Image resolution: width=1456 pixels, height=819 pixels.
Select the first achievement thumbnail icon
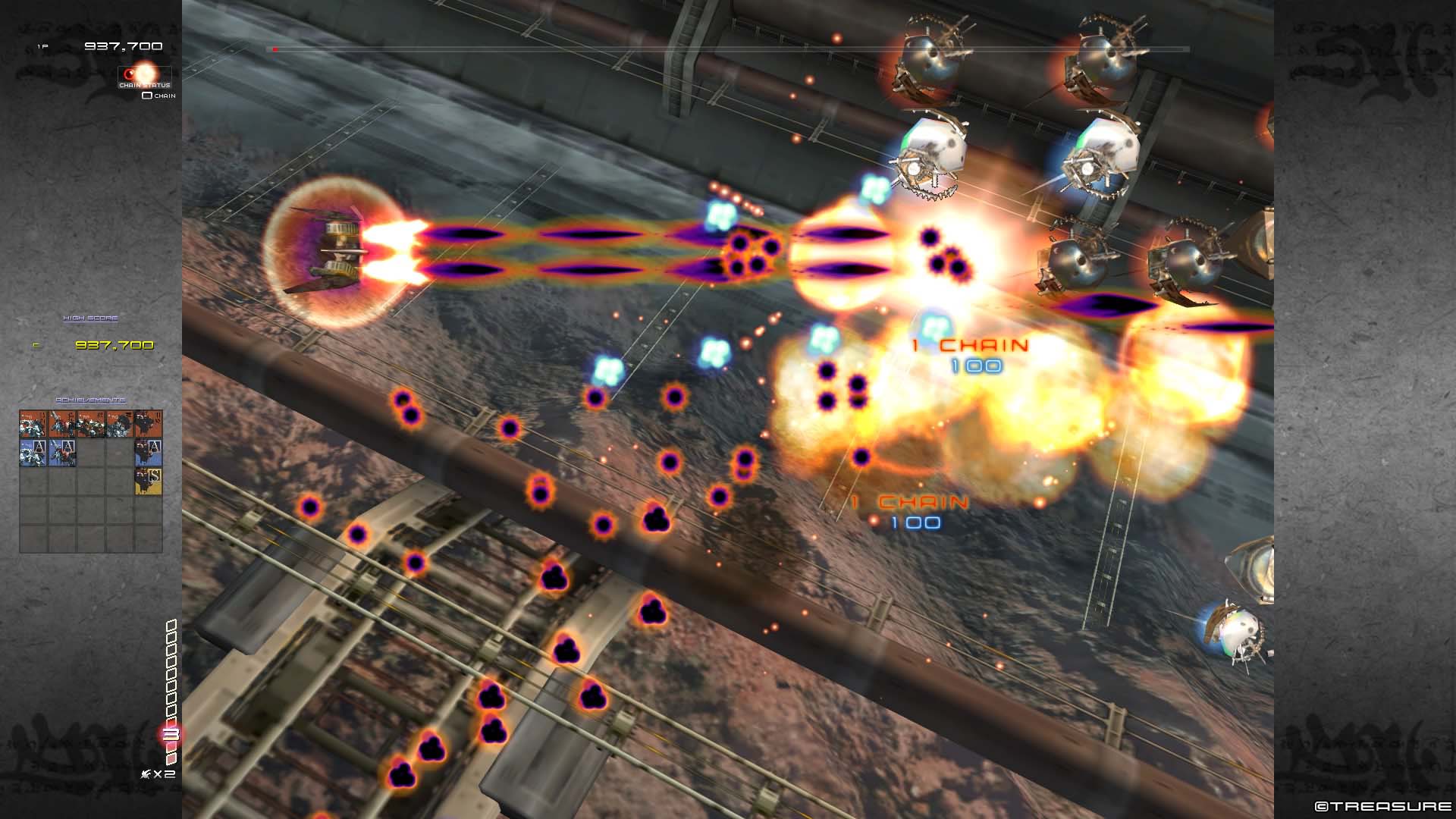(32, 423)
